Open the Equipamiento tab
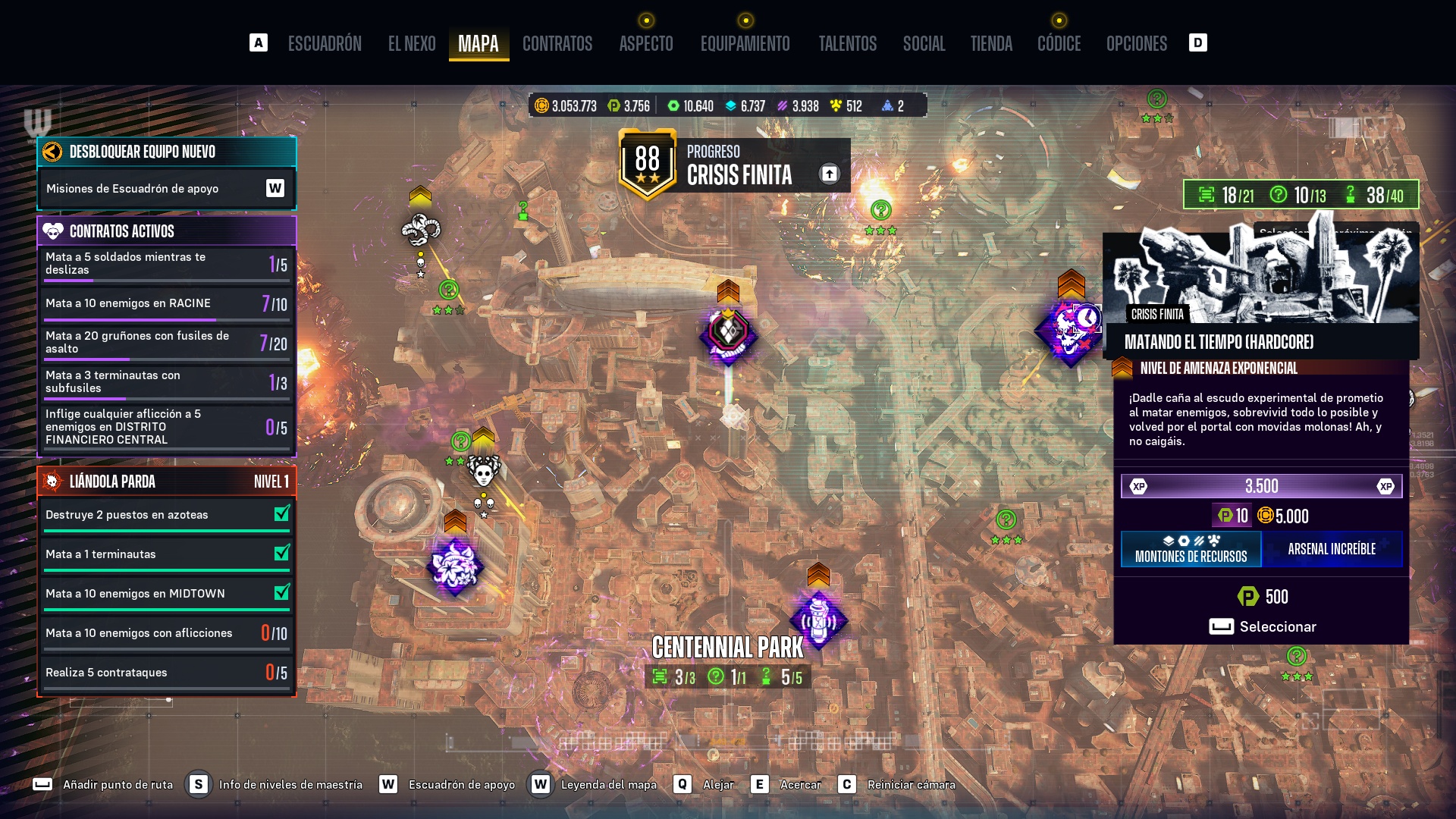Screen dimensions: 1456x819 (x=745, y=44)
